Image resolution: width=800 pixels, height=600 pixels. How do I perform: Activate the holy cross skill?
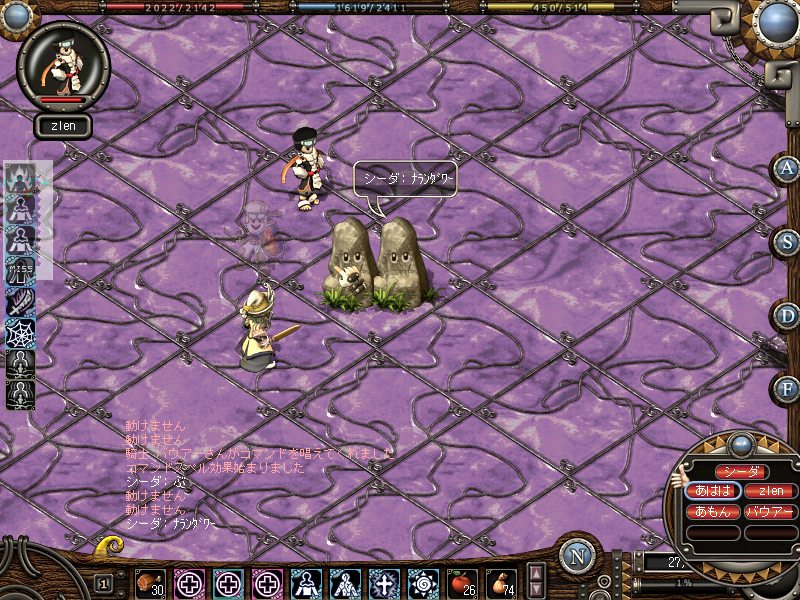[385, 582]
